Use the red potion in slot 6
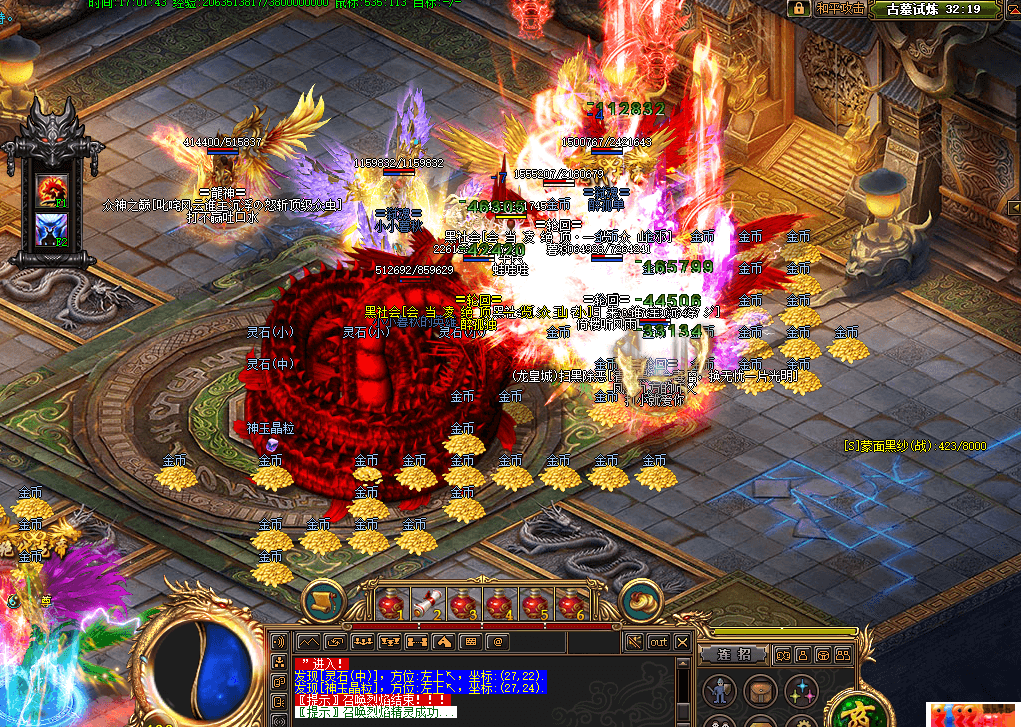 click(570, 604)
